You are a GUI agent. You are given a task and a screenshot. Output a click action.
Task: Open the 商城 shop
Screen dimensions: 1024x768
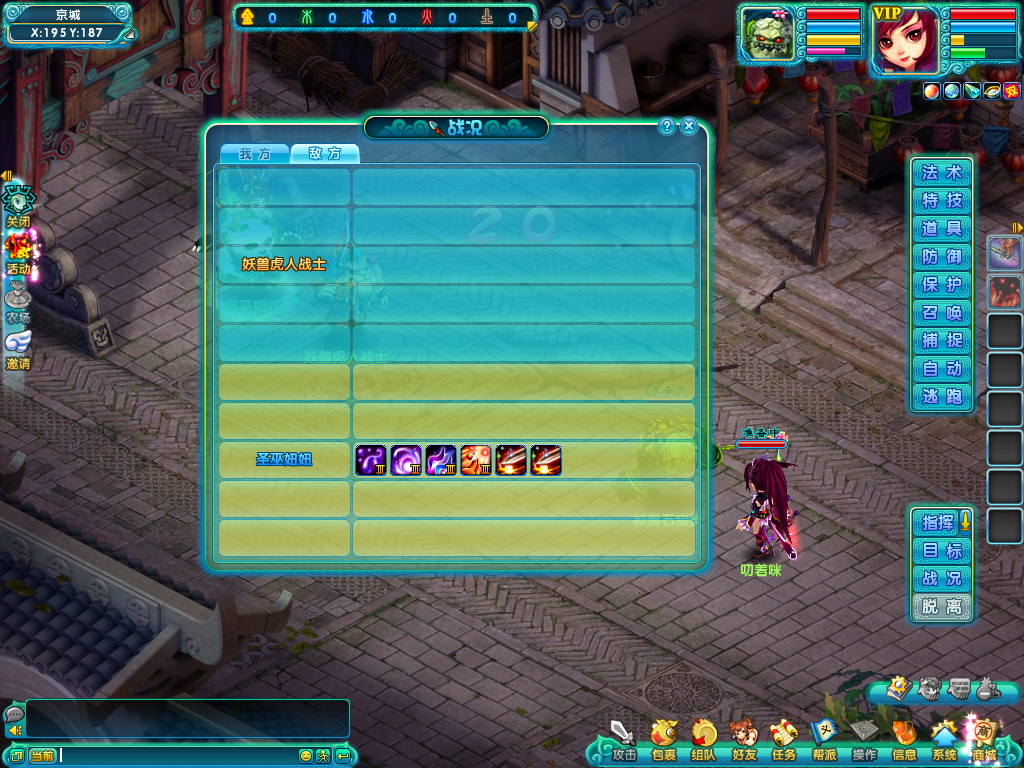[x=983, y=739]
